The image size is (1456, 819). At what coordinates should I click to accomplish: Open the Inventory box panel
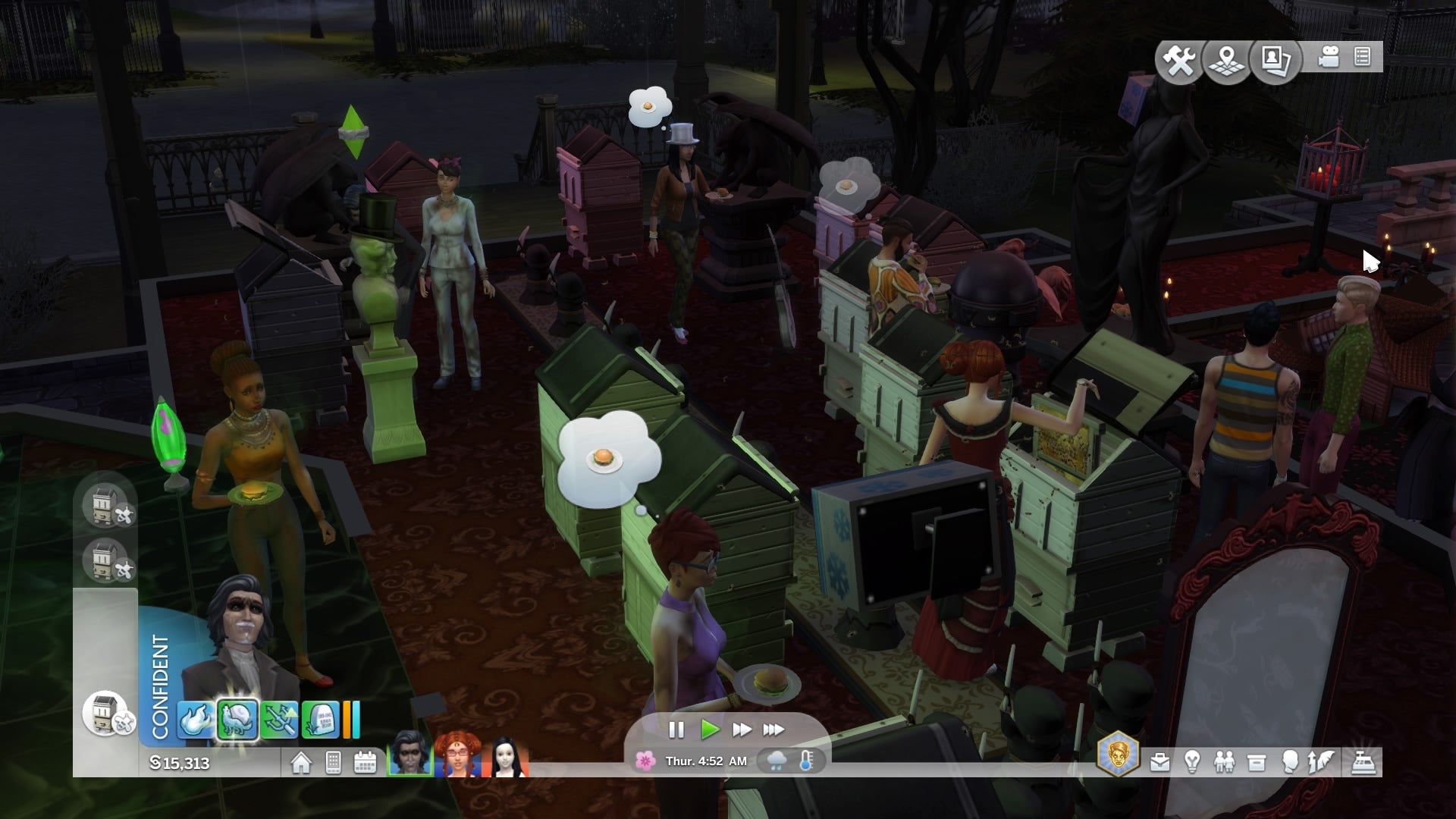(x=1257, y=762)
